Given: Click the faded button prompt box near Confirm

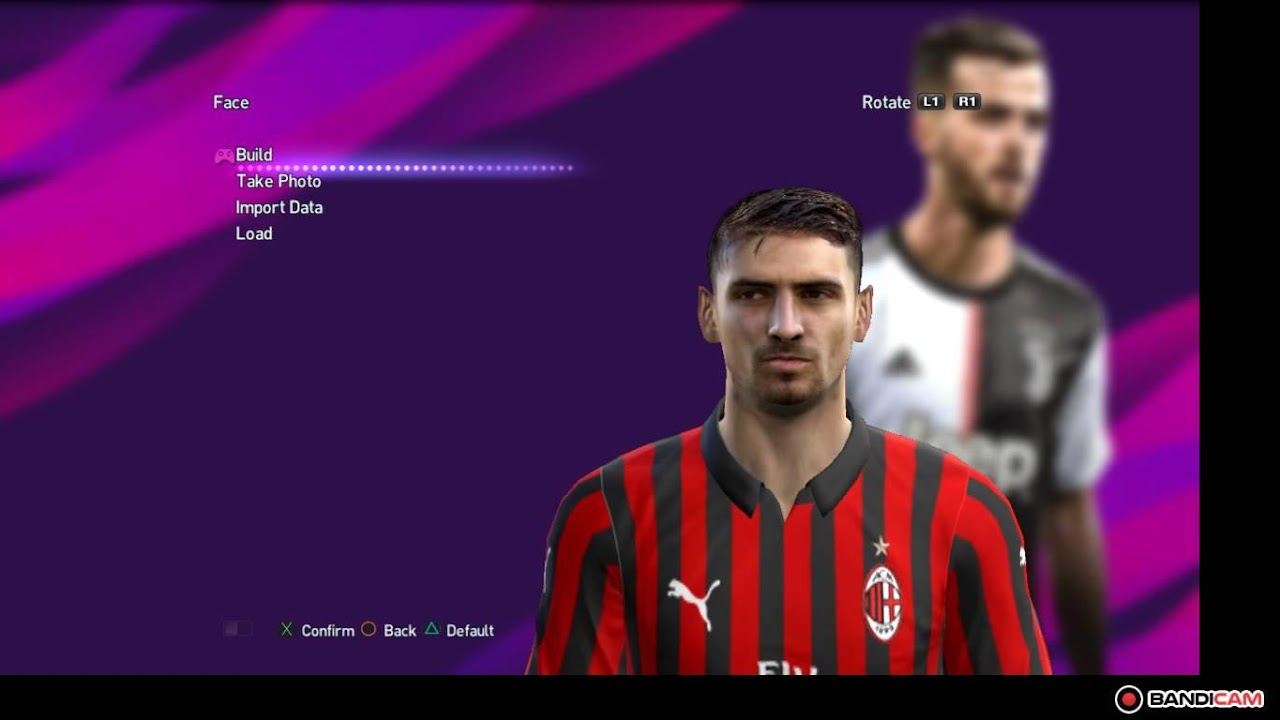Looking at the screenshot, I should pos(238,628).
